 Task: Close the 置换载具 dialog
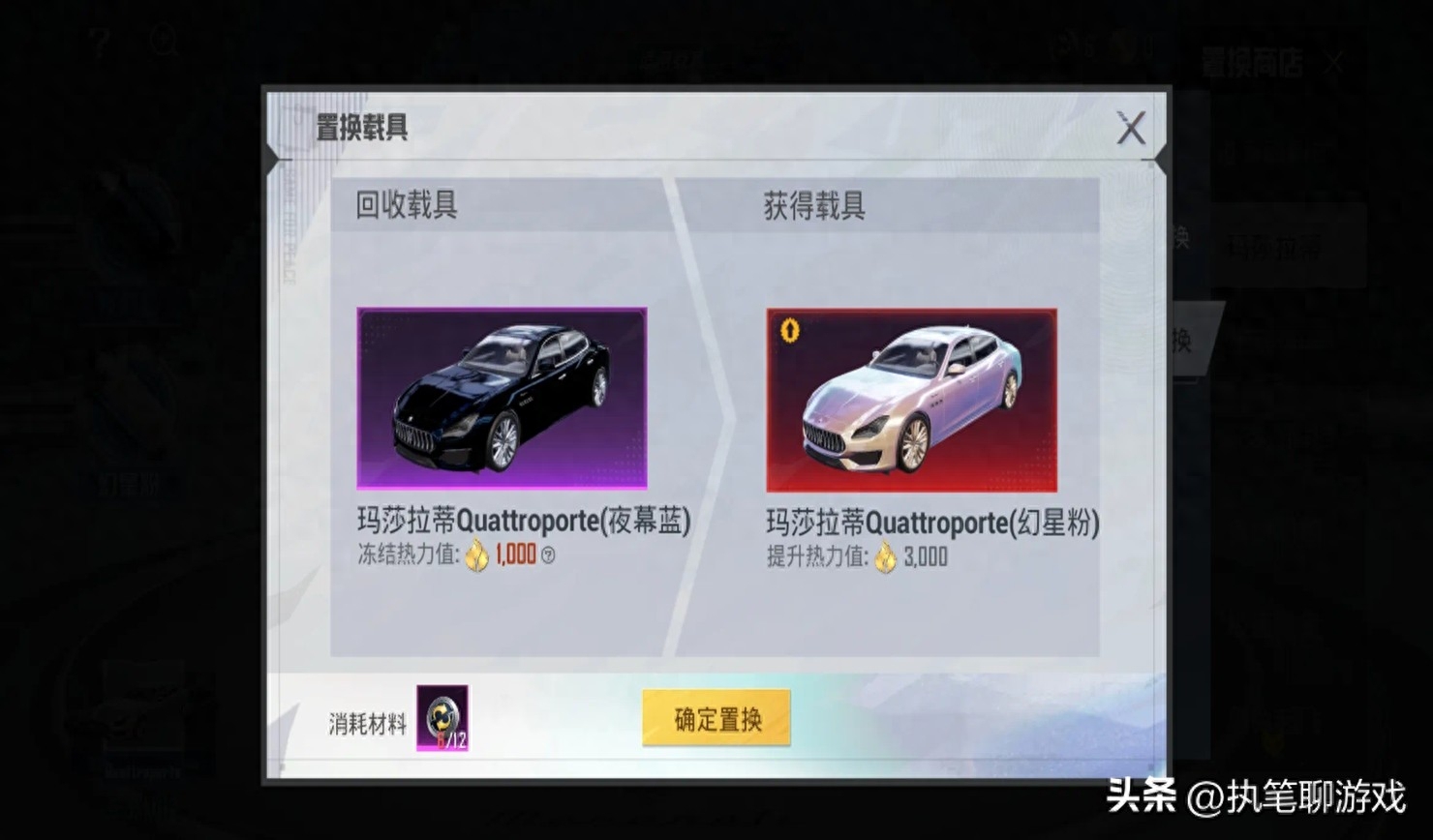click(x=1131, y=129)
